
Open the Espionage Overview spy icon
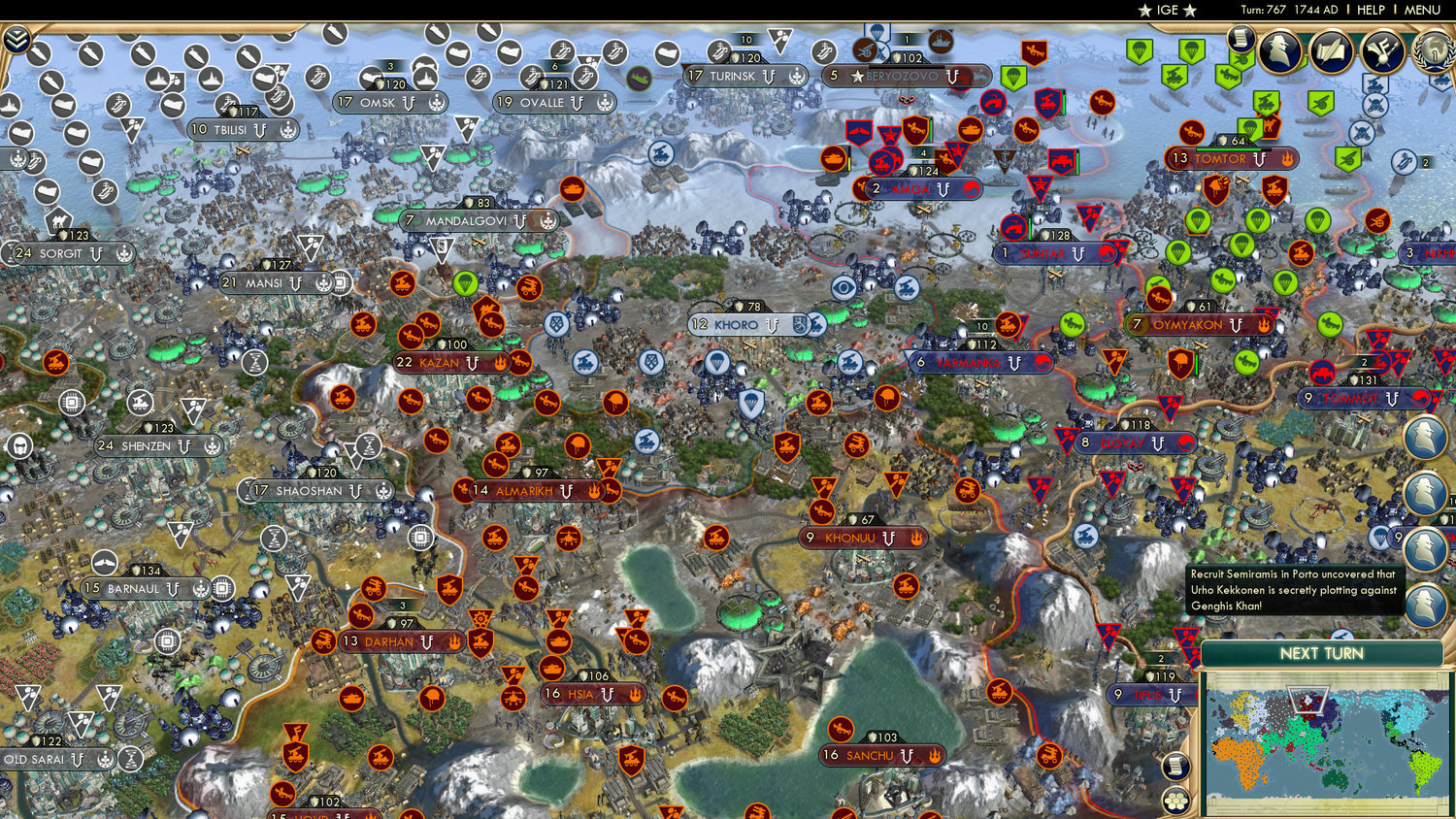[1279, 51]
